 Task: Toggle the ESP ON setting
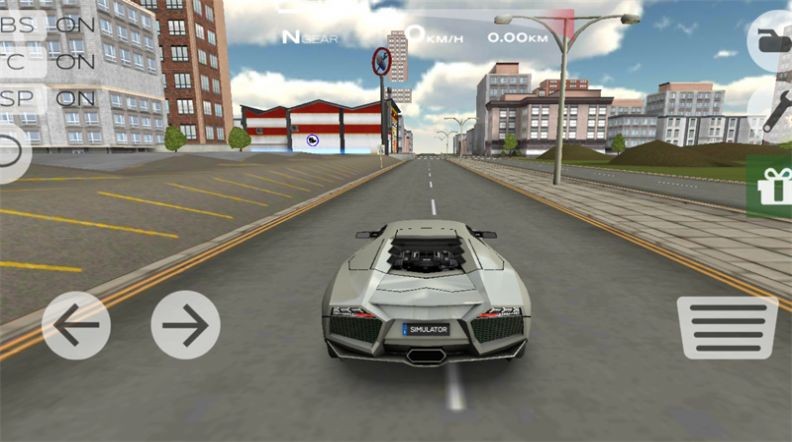pyautogui.click(x=45, y=98)
